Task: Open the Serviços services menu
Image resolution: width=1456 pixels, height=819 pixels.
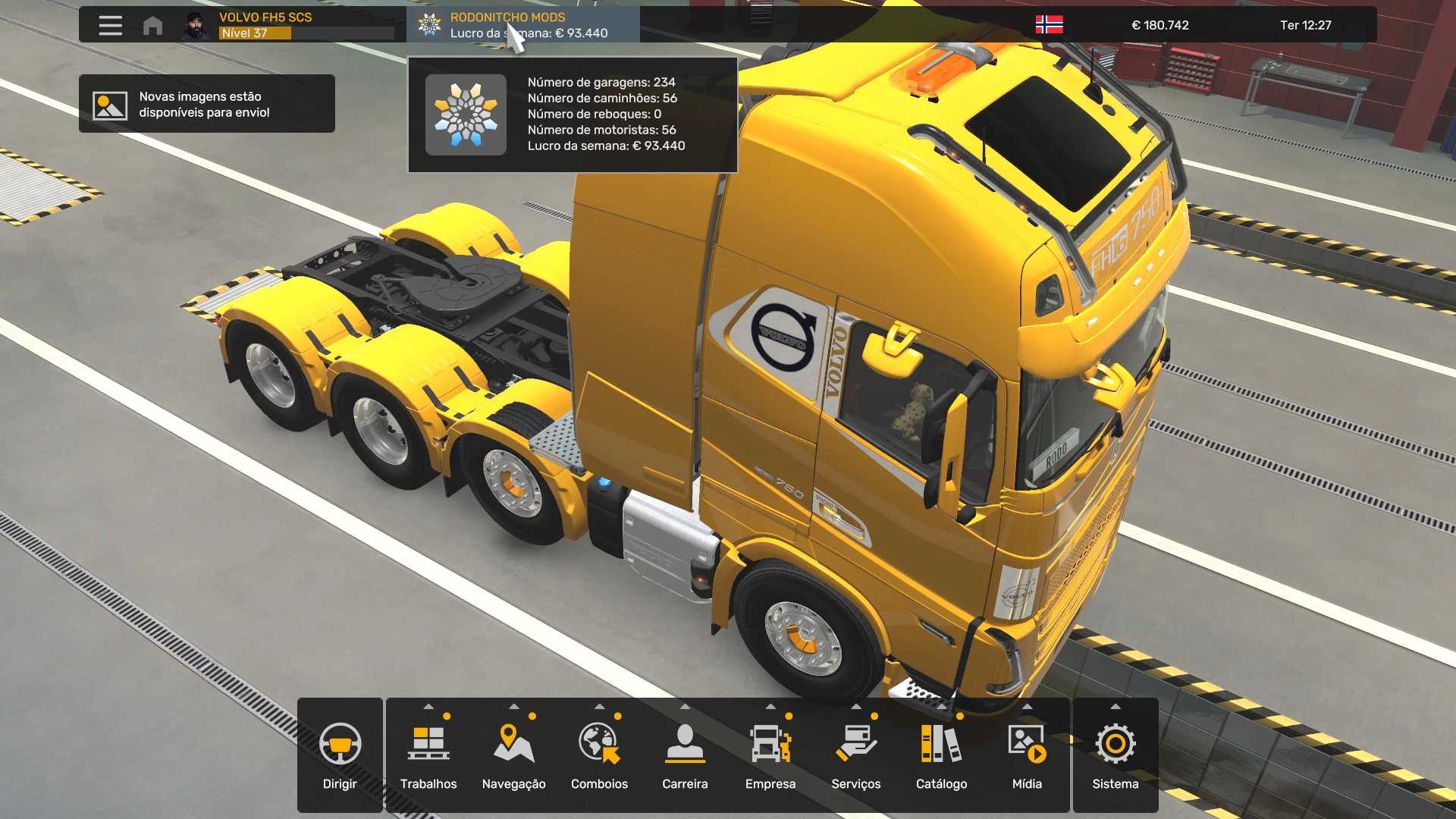Action: 855,755
